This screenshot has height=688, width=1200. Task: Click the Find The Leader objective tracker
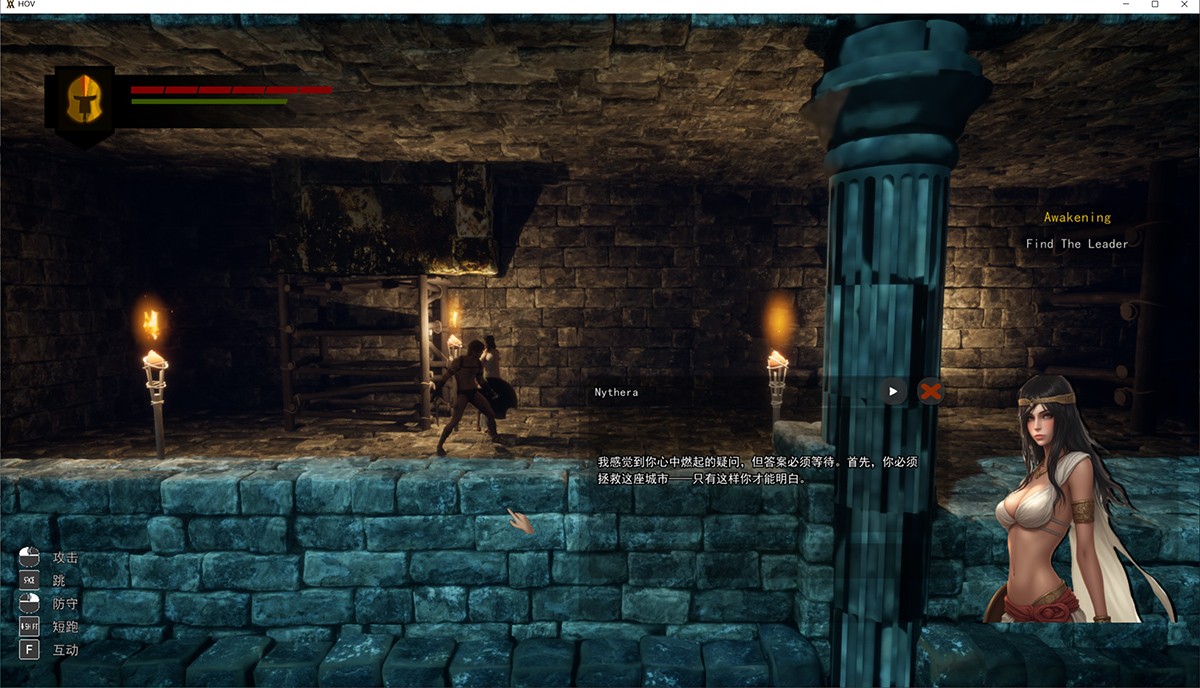[x=1076, y=244]
